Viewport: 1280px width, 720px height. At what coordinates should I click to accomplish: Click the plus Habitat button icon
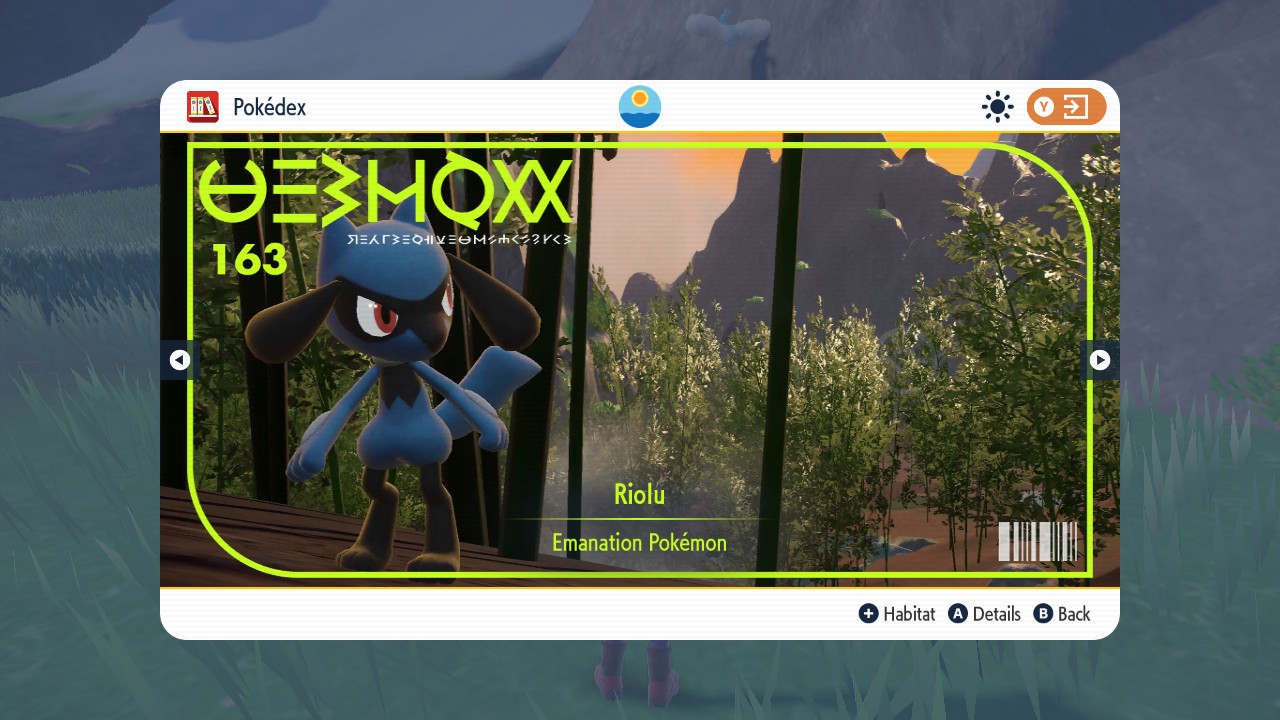tap(869, 614)
